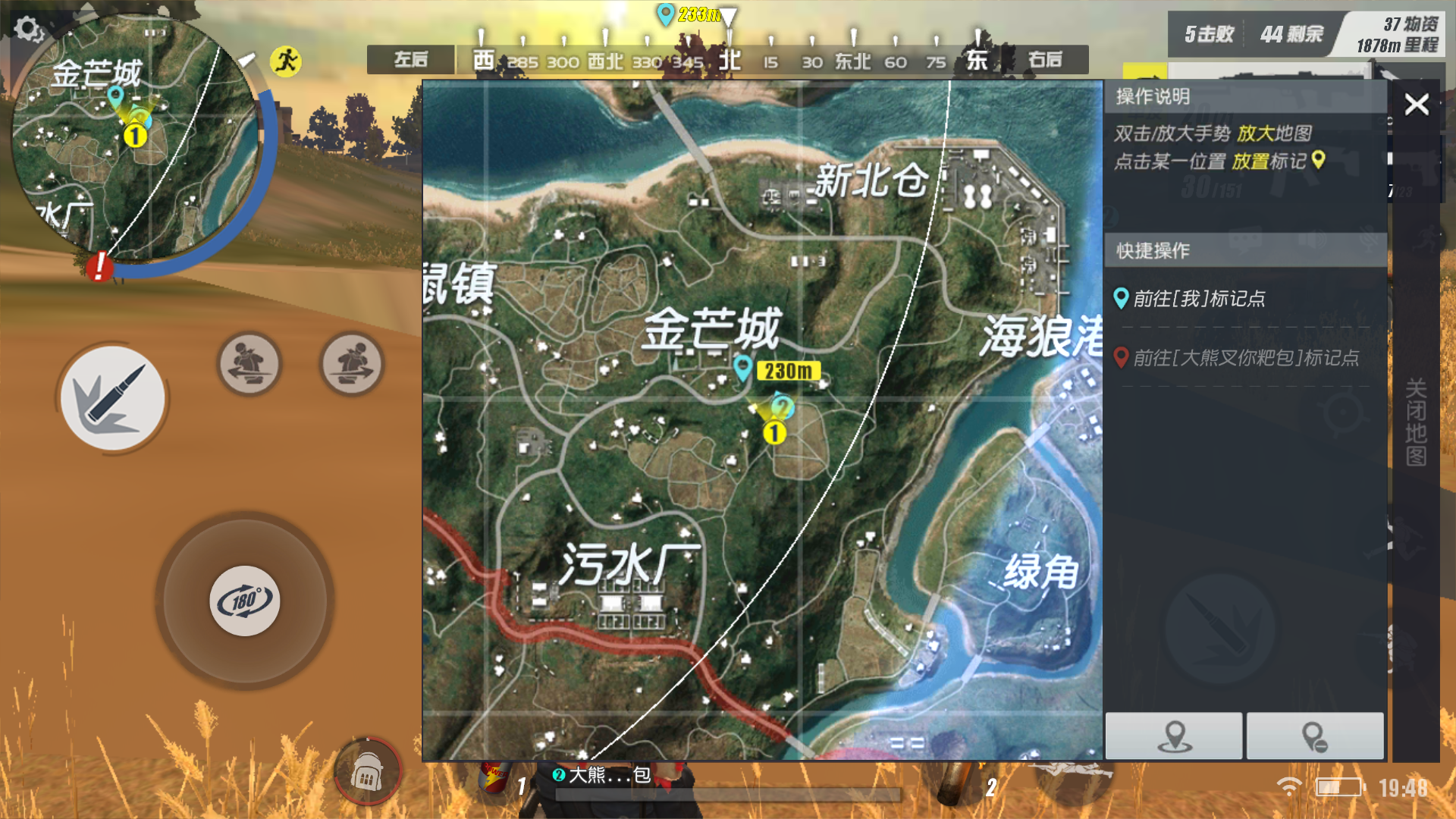The width and height of the screenshot is (1456, 819).
Task: Select the large cannonball fire icon
Action: coord(114,398)
